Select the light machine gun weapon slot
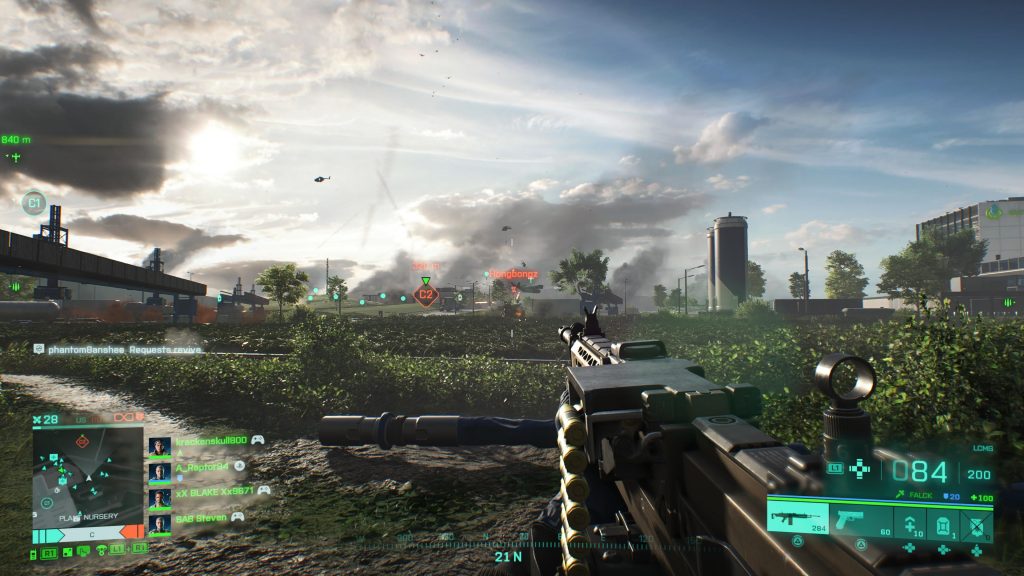 pyautogui.click(x=797, y=520)
